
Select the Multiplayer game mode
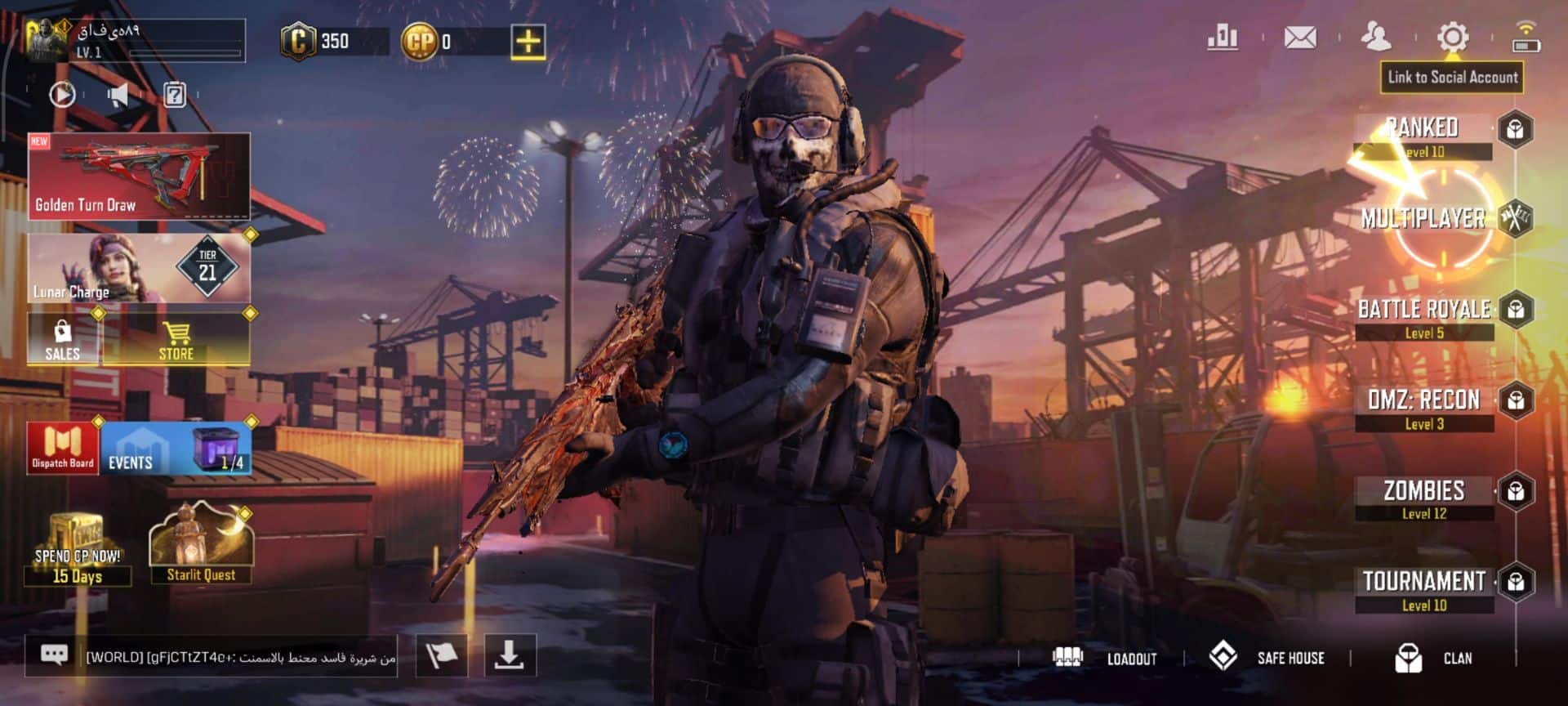click(x=1423, y=218)
